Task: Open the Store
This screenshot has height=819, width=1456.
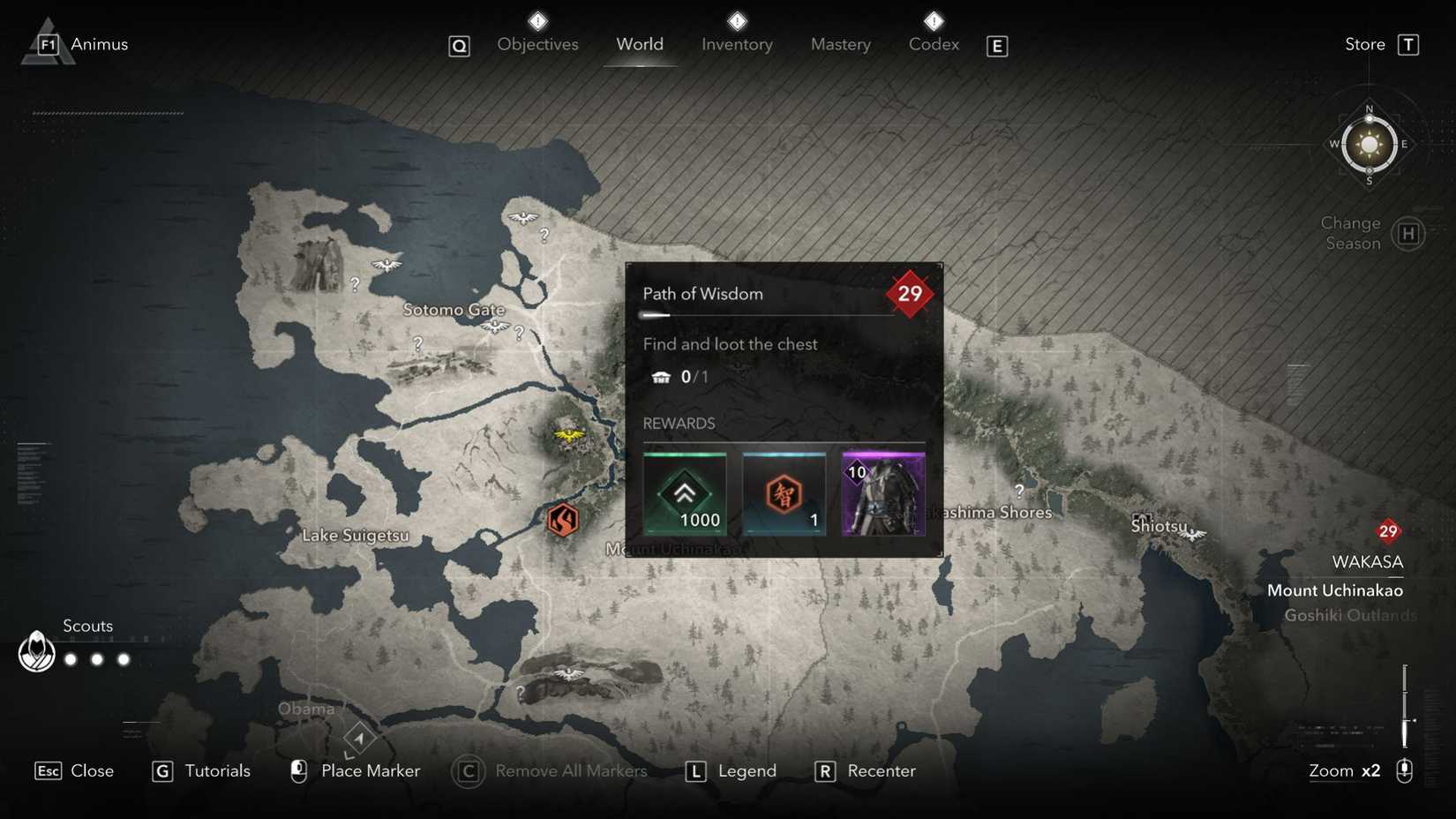Action: click(x=1363, y=43)
